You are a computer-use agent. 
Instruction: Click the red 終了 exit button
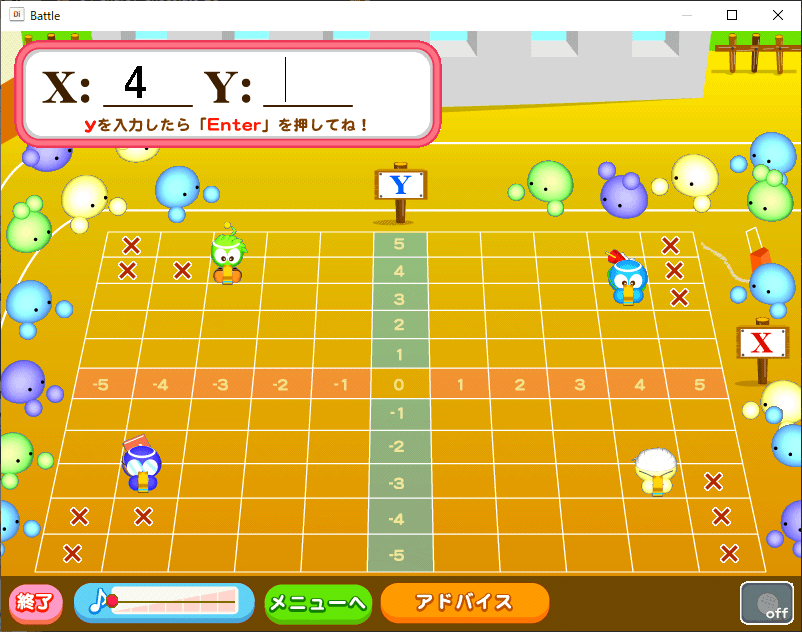tap(36, 602)
